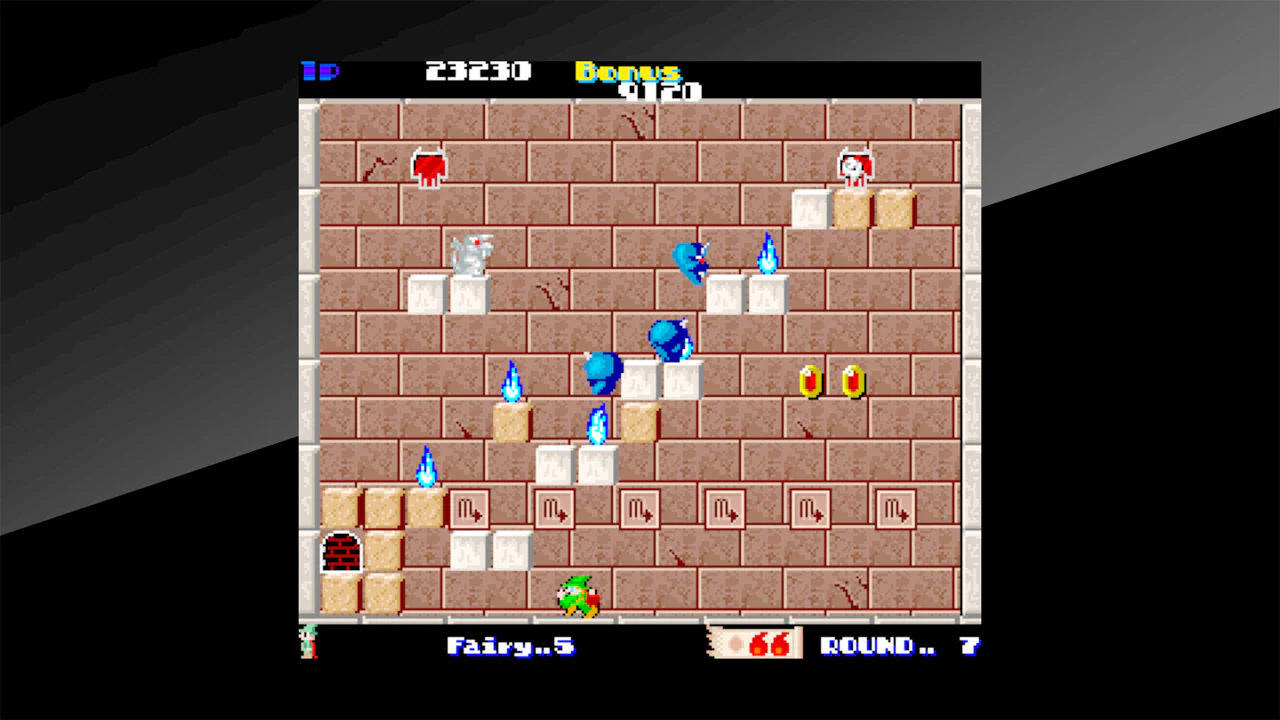
Task: Click the red demon head near the top wall
Action: click(429, 166)
